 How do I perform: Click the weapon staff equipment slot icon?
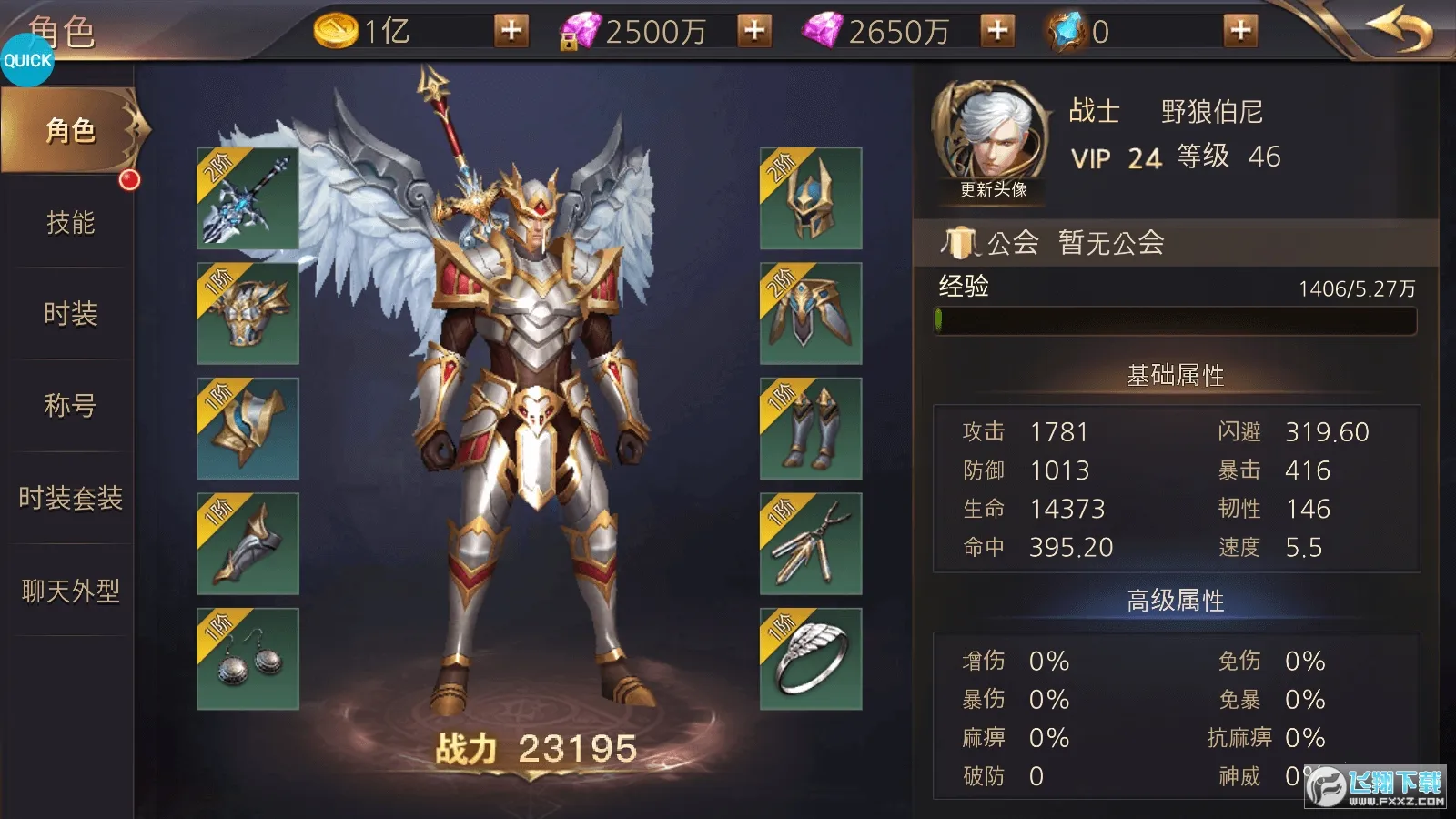tap(246, 202)
